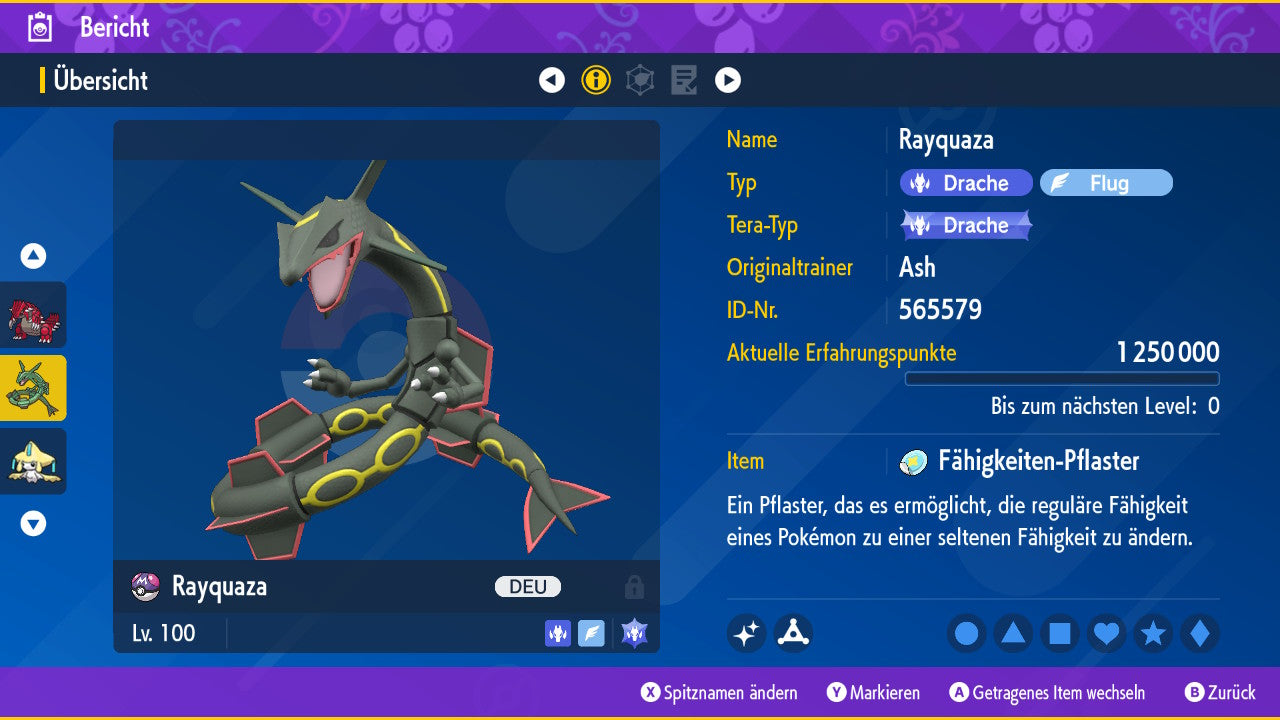Viewport: 1280px width, 720px height.
Task: Choose Jirachi from the party list
Action: pyautogui.click(x=34, y=461)
